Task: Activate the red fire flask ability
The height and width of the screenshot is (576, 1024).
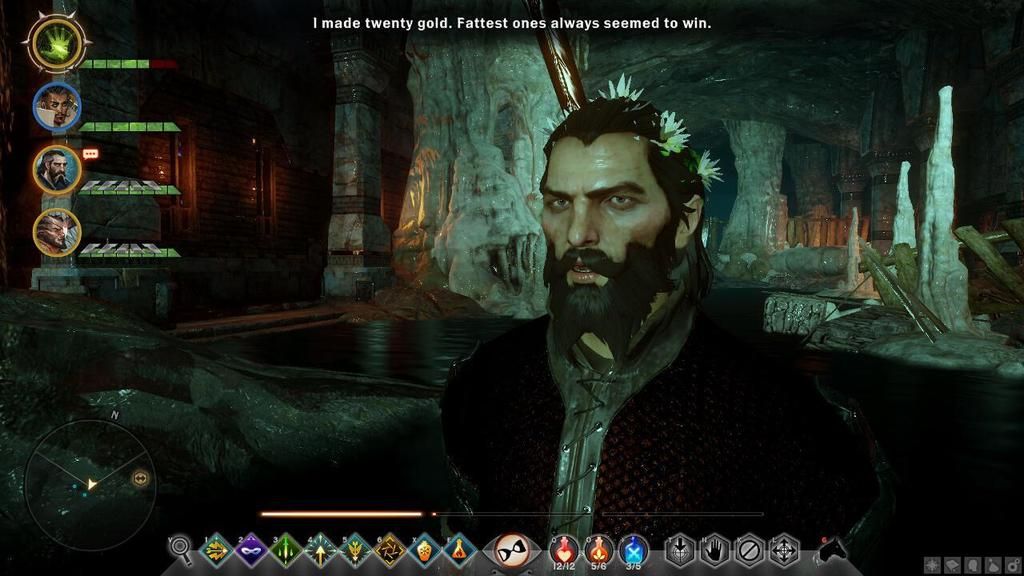Action: coord(458,549)
